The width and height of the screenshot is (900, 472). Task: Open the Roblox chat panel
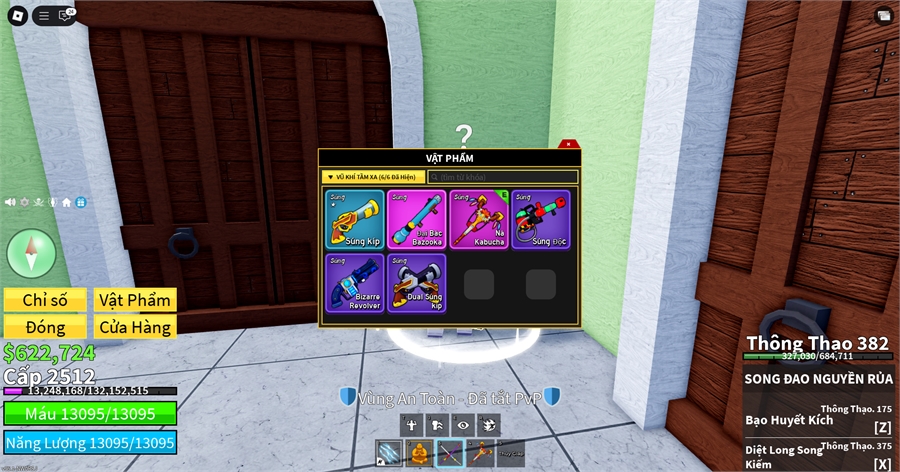[x=67, y=15]
